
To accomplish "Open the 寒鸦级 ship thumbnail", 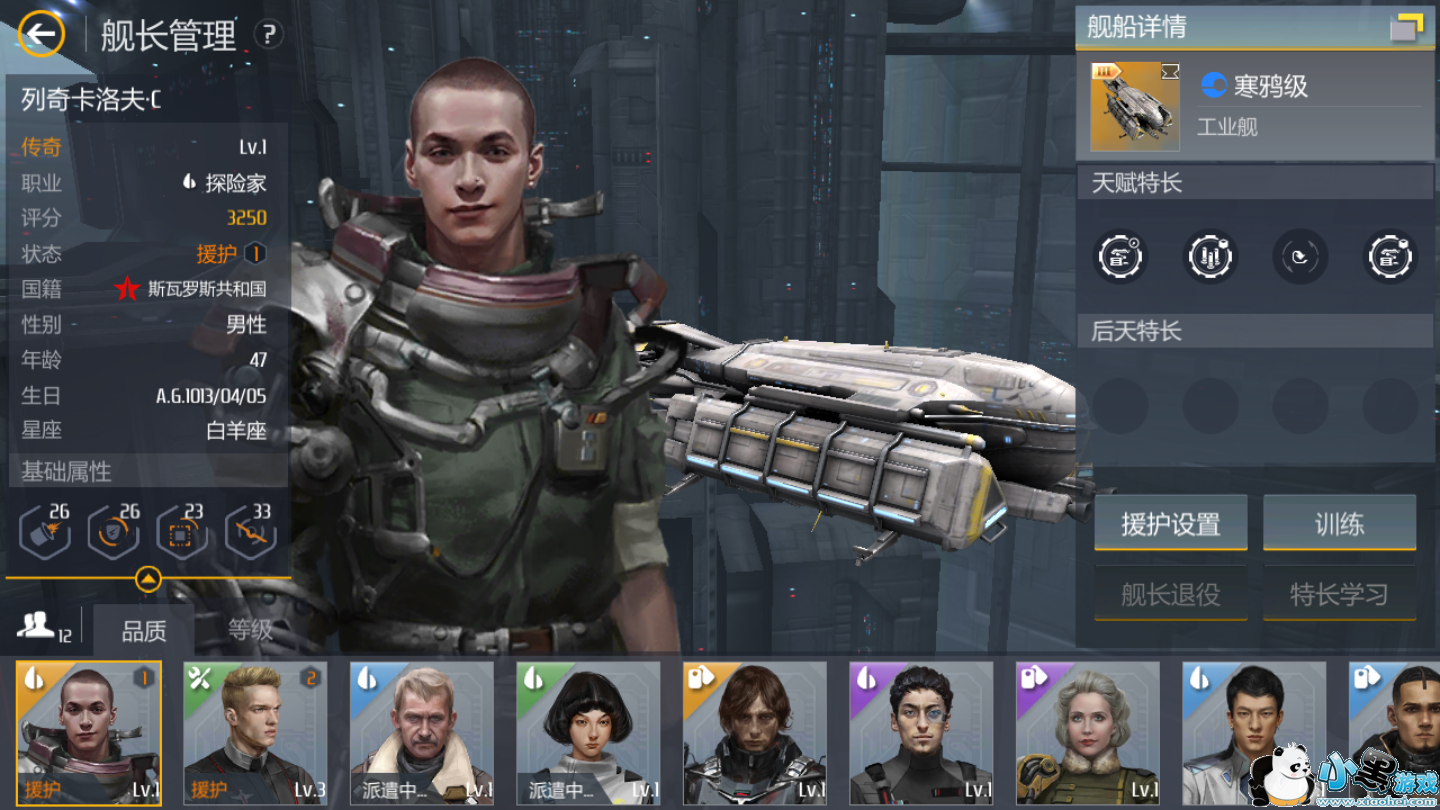I will (1135, 106).
